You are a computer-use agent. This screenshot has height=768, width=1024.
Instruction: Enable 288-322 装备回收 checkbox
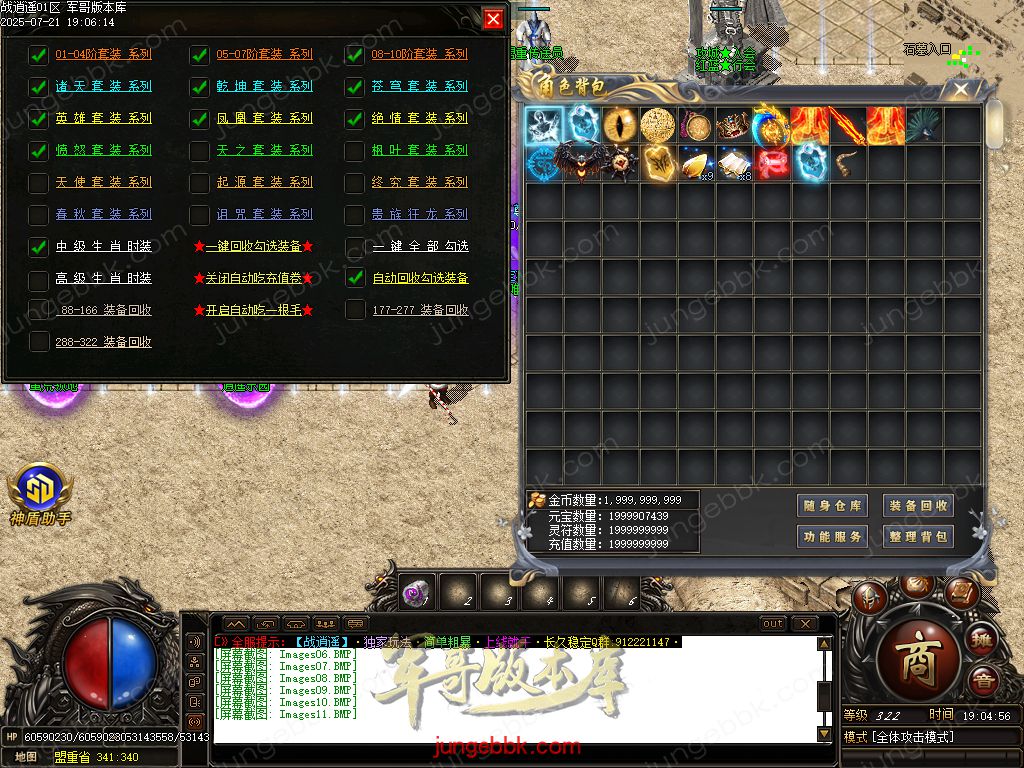click(39, 343)
